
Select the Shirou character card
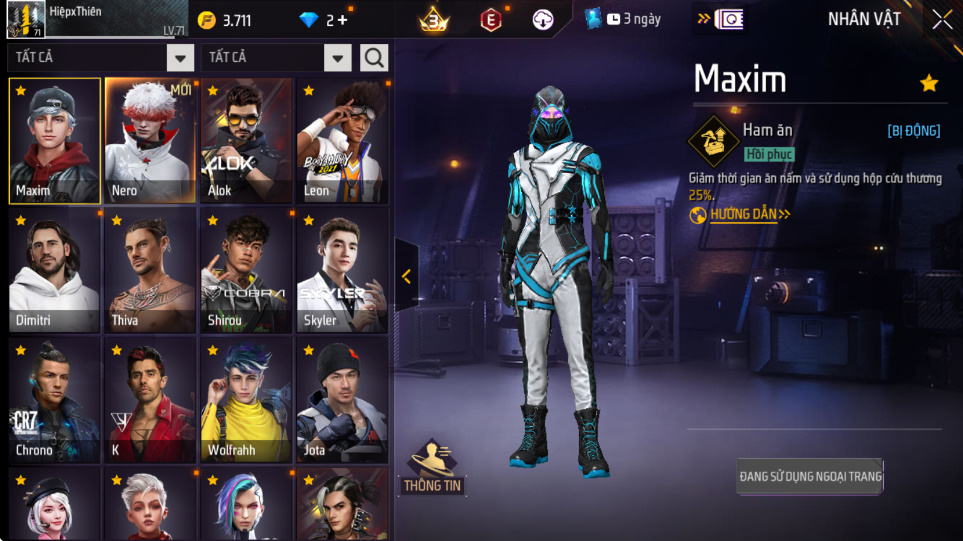tap(246, 270)
